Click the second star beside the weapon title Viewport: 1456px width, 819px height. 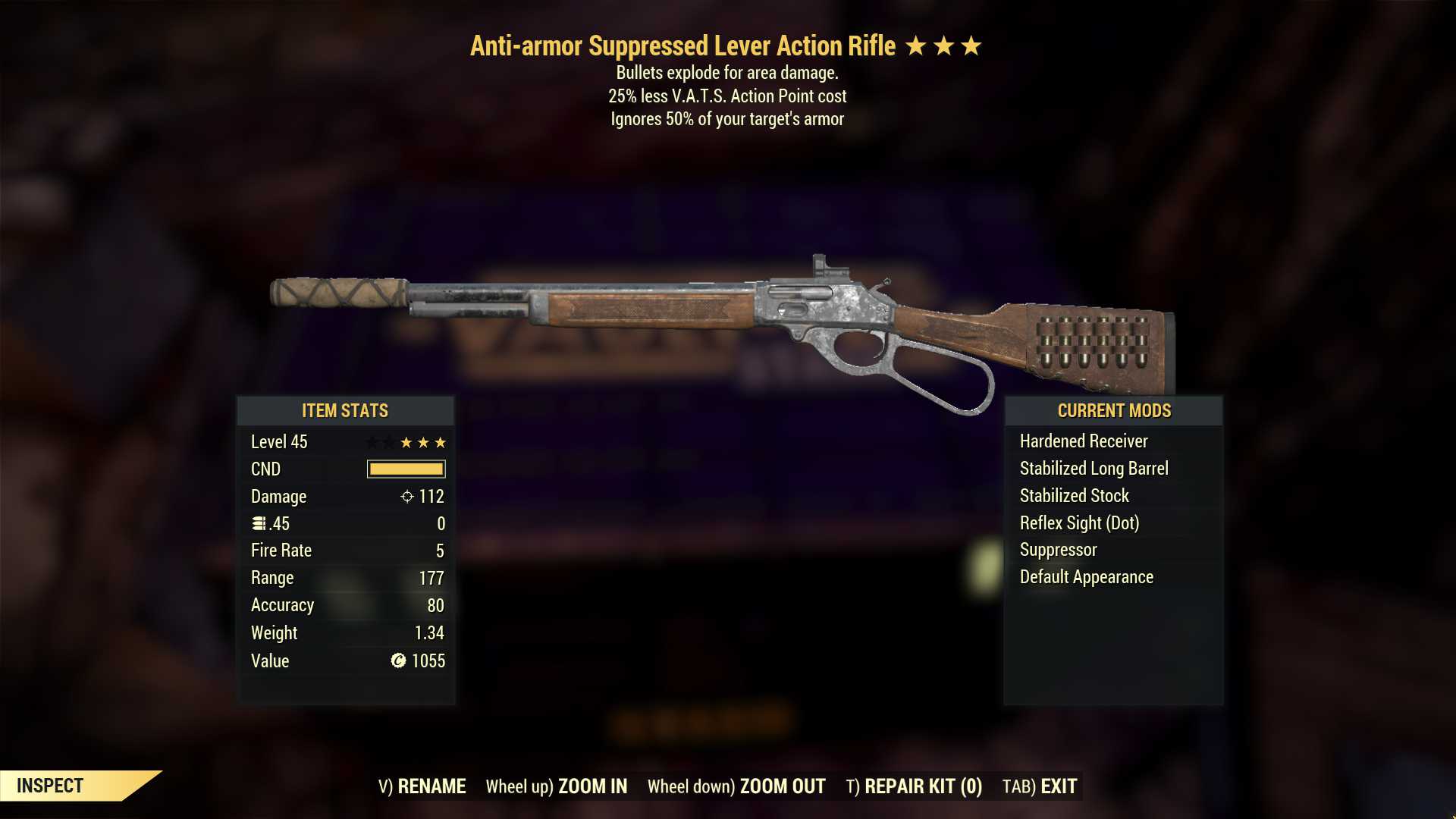coord(946,45)
